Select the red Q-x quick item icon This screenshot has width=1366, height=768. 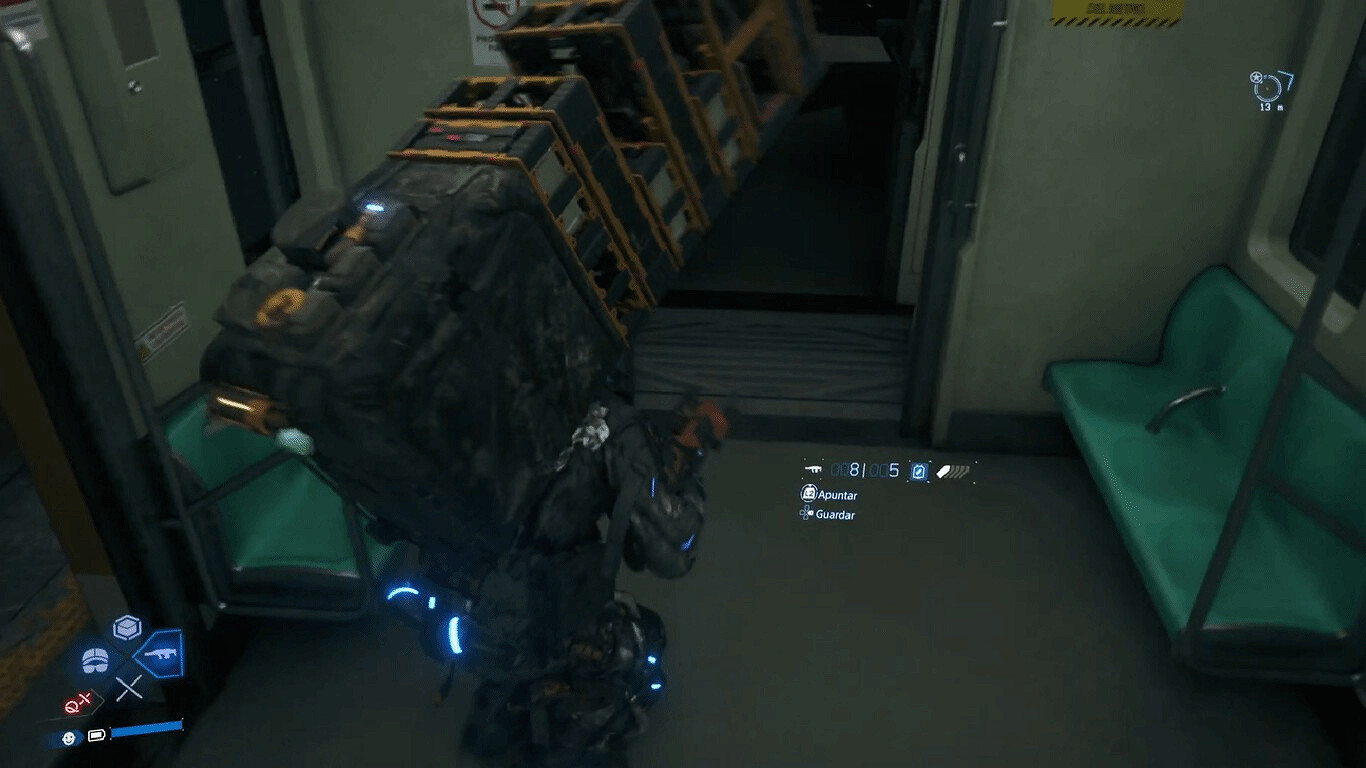point(77,701)
